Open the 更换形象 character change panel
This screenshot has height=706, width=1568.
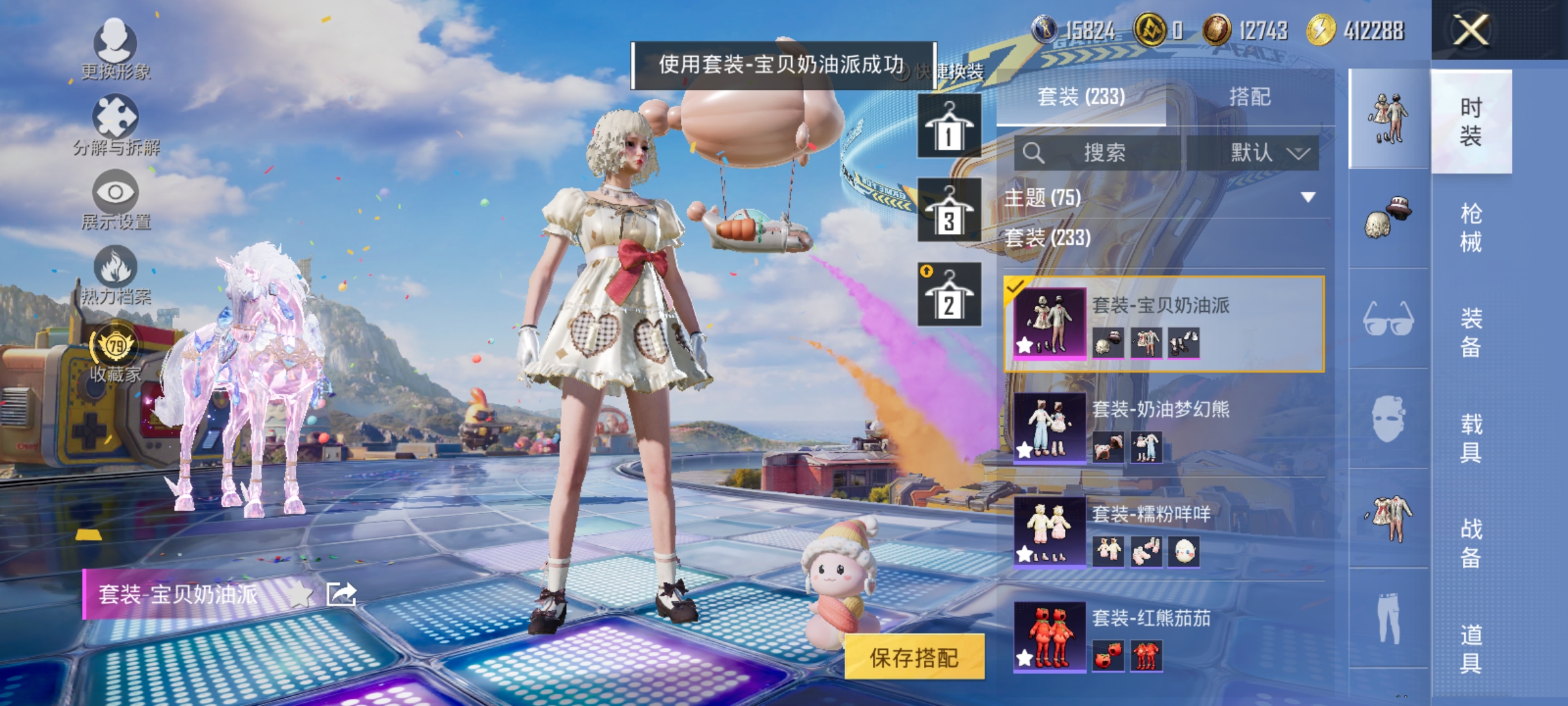coord(116,46)
